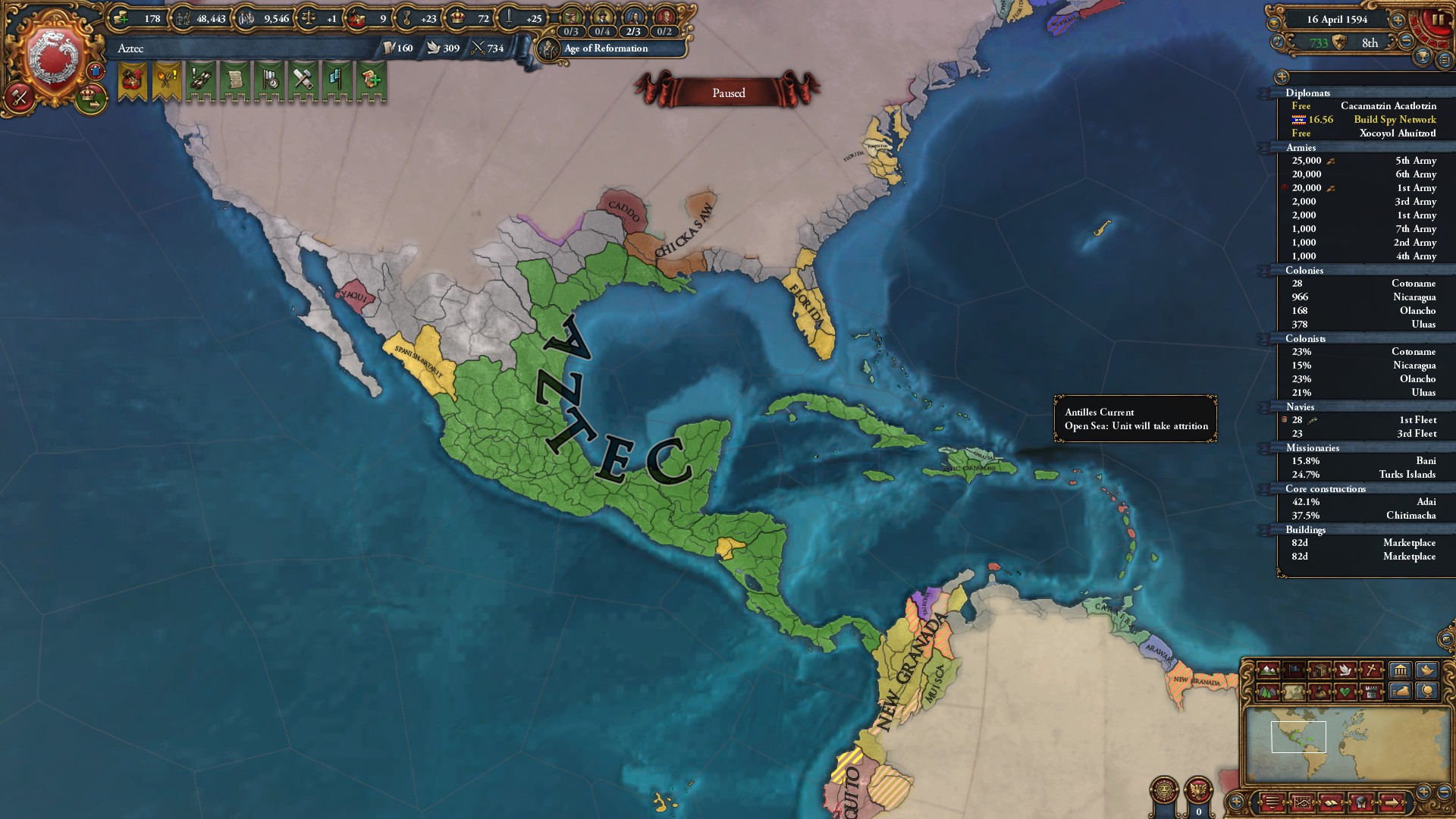Screen dimensions: 1456x819
Task: Open the trade goods mapmode money-bag icon
Action: coord(1319,692)
